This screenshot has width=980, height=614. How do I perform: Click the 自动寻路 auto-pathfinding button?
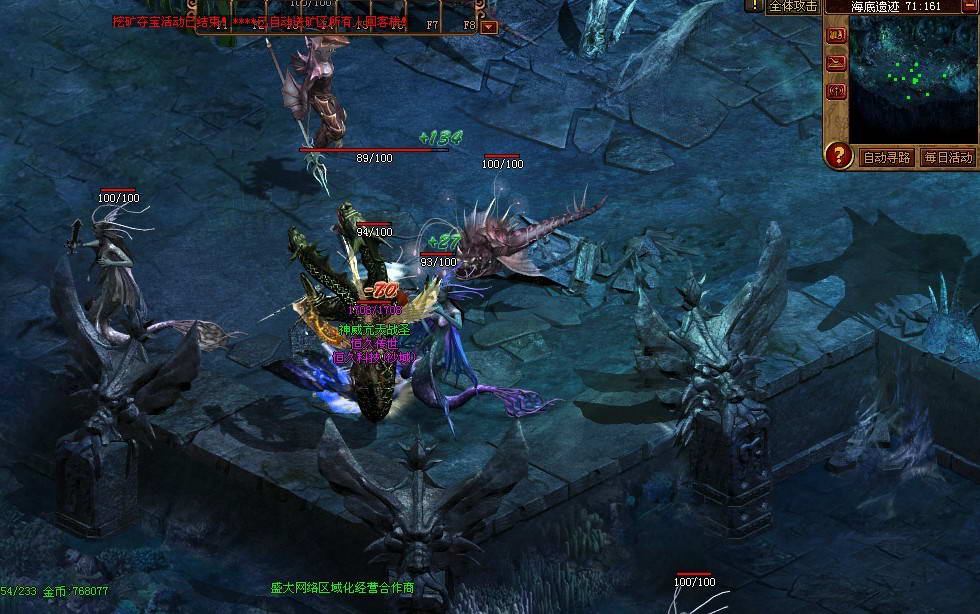tap(886, 157)
